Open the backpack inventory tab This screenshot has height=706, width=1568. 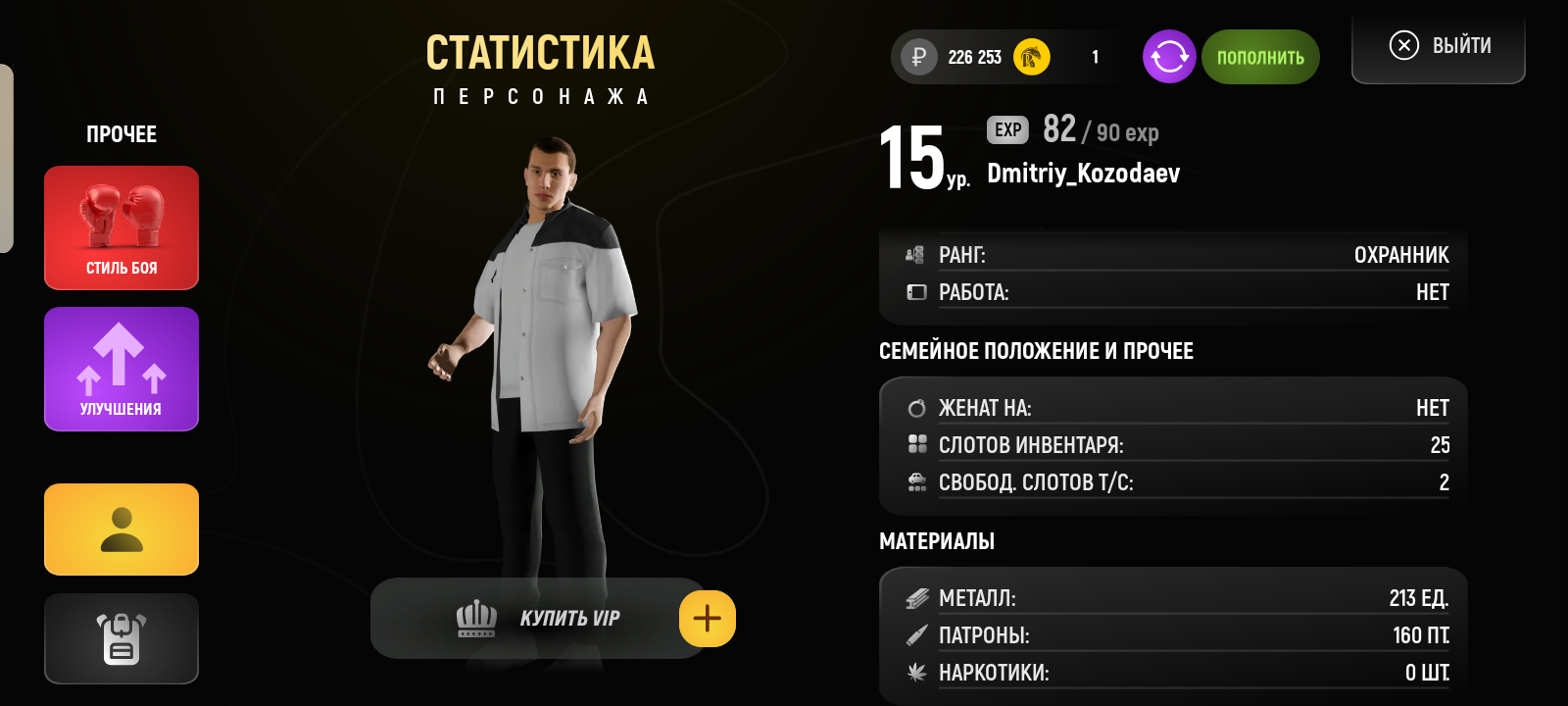(x=122, y=638)
